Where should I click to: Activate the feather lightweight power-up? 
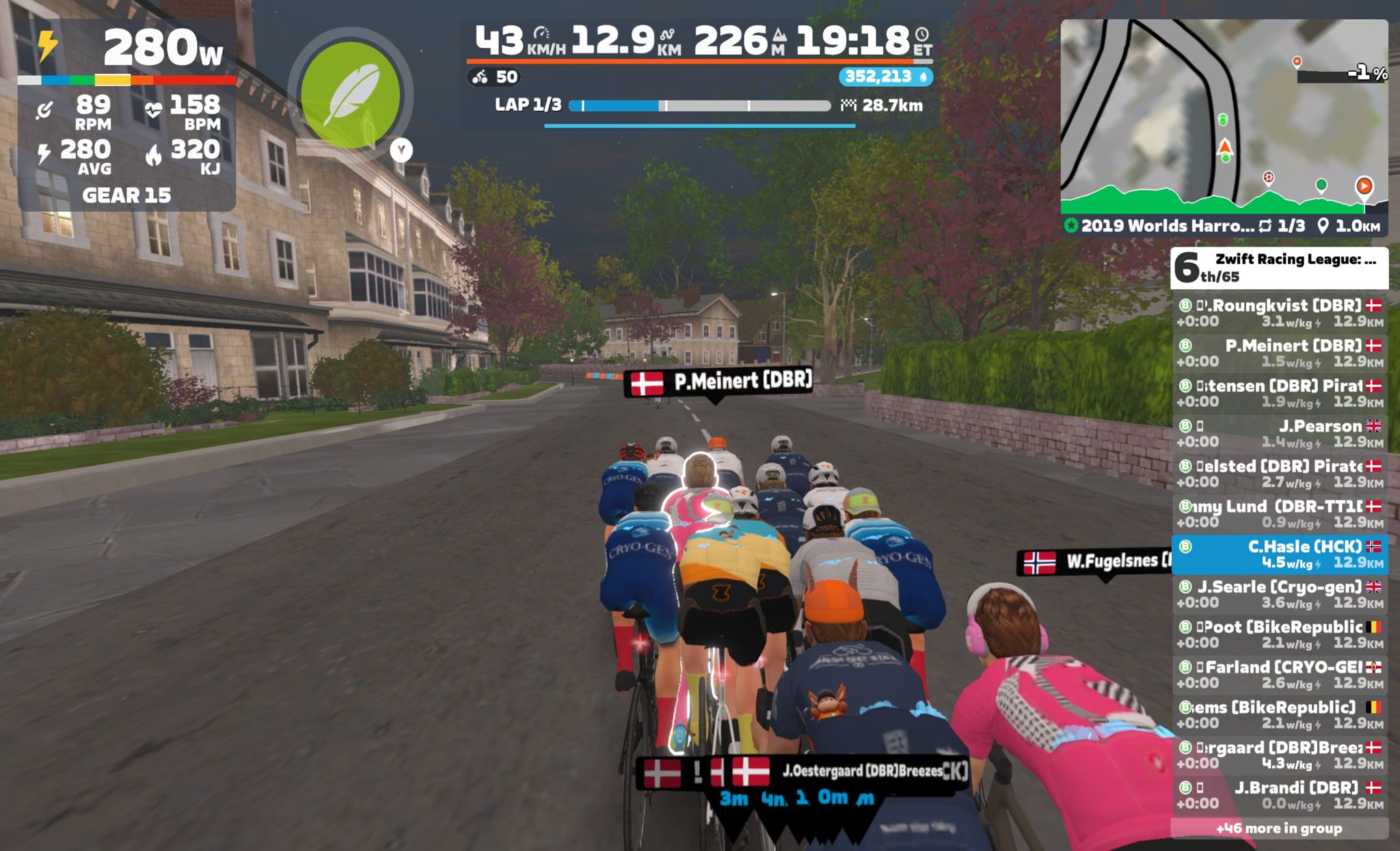coord(350,95)
